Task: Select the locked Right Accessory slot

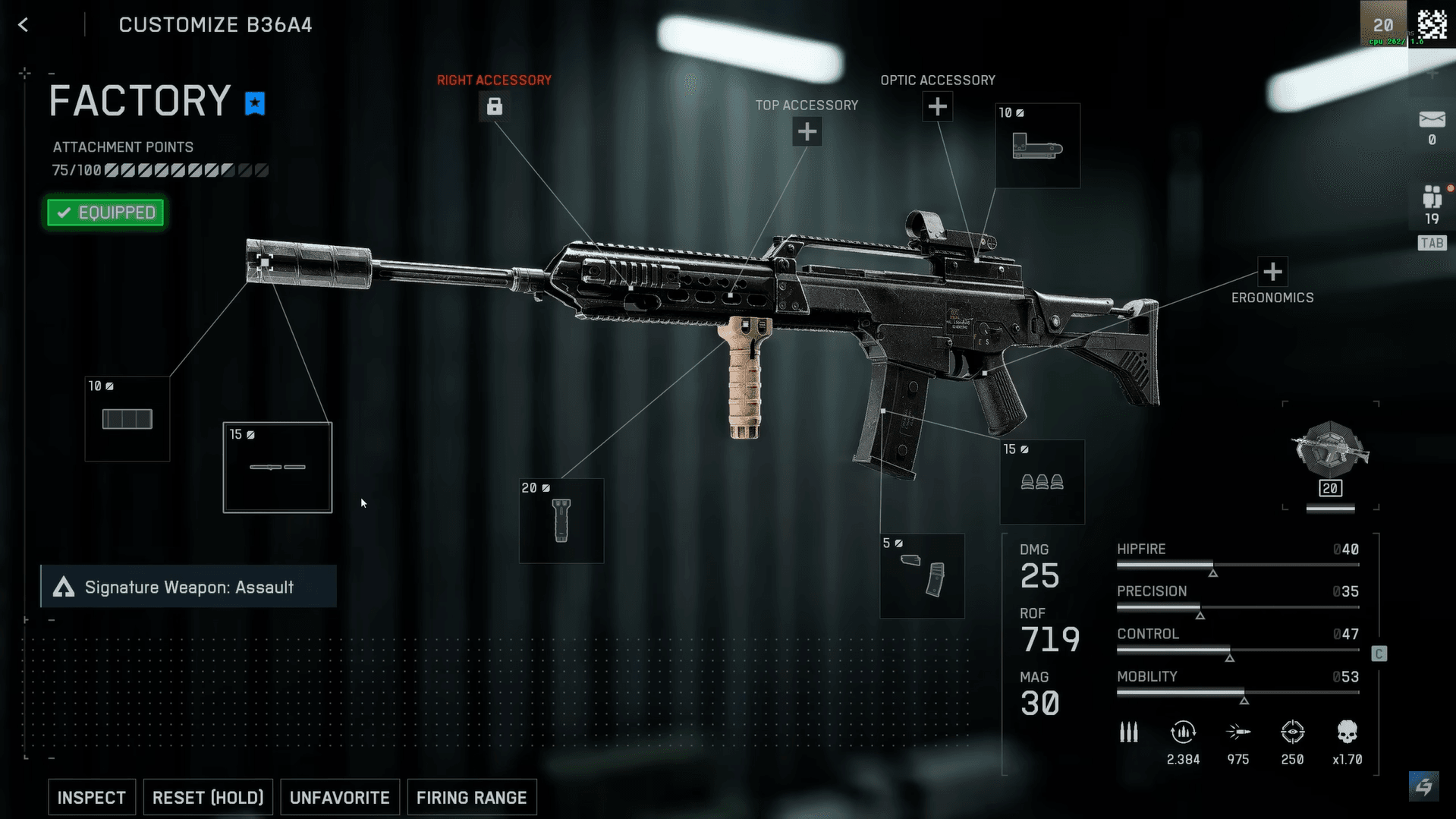Action: (494, 107)
